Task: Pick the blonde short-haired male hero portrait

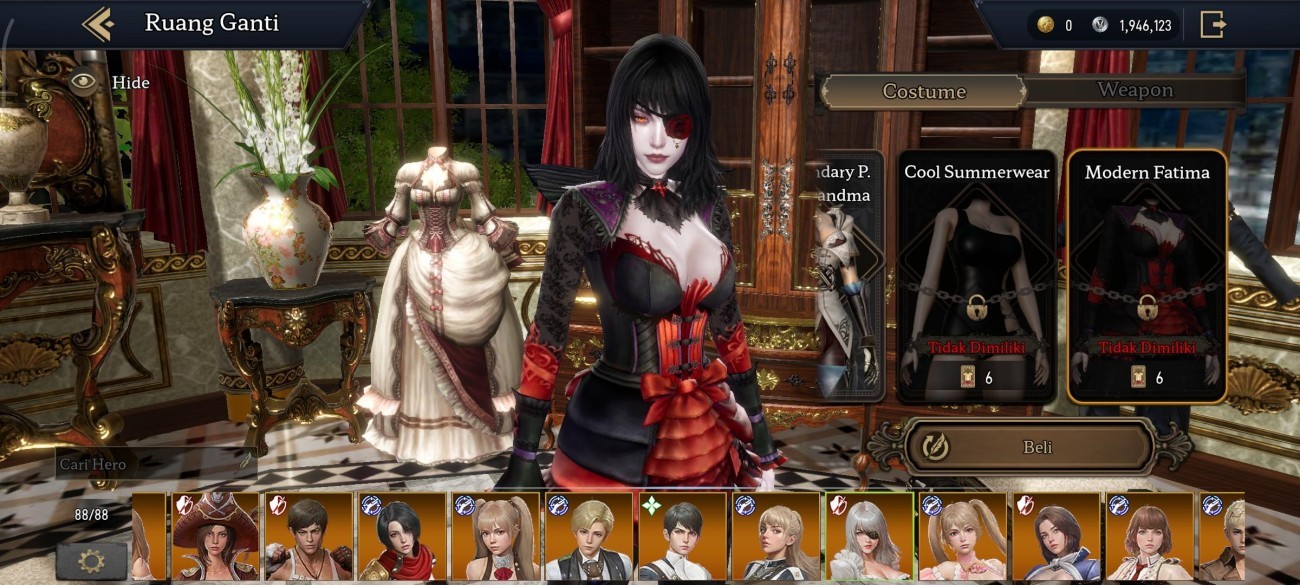Action: 588,536
